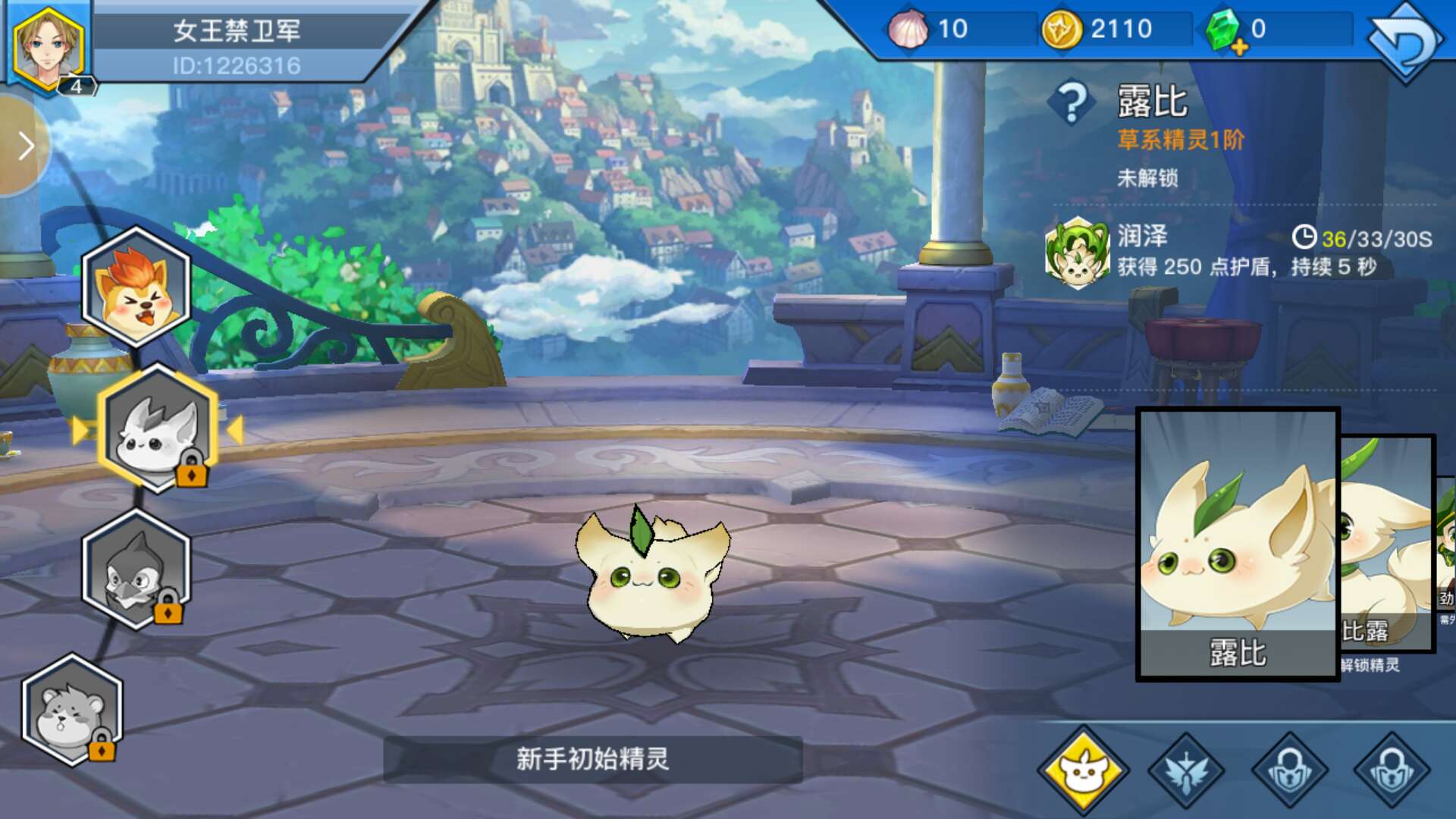1456x819 pixels.
Task: Click the 新手初始精灵 label bar
Action: 592,759
